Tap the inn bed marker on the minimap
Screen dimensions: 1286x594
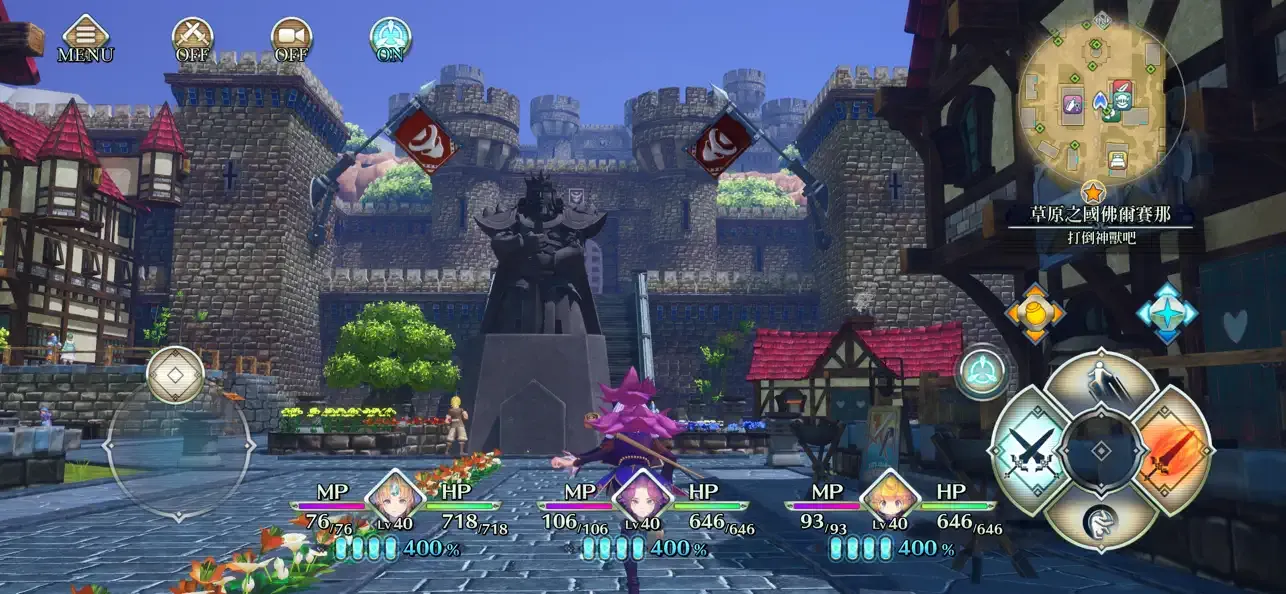tap(1118, 158)
